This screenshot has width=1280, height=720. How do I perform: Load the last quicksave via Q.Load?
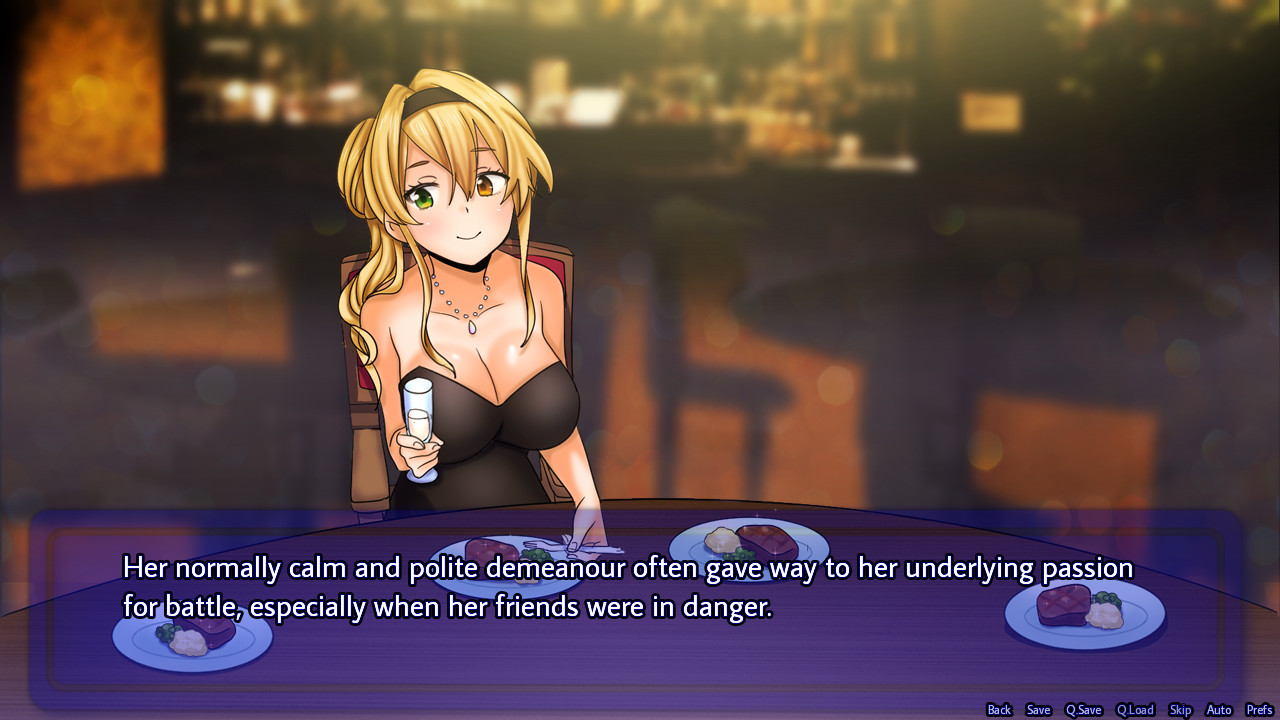[x=1135, y=709]
